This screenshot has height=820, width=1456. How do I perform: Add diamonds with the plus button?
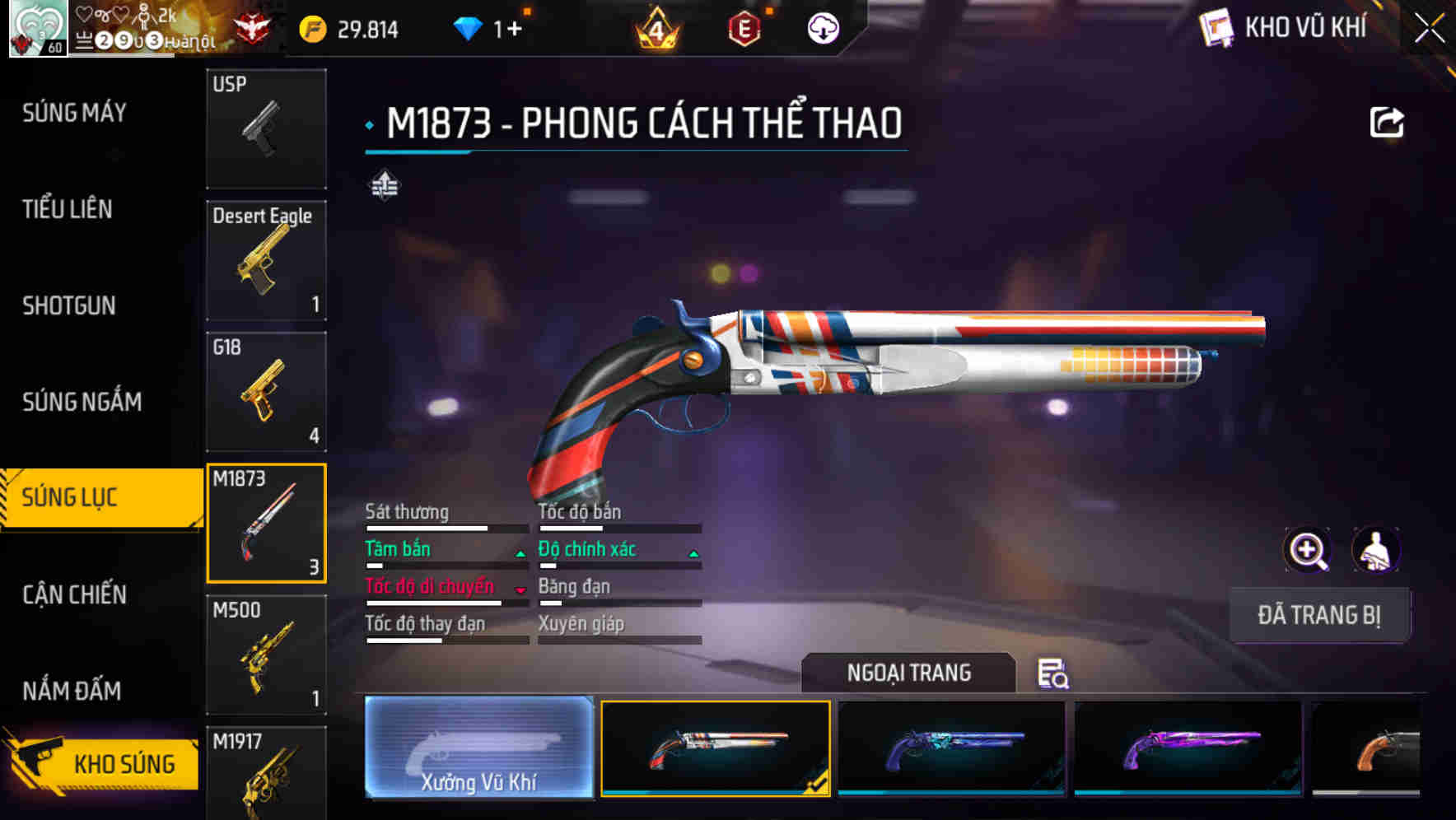pos(515,30)
